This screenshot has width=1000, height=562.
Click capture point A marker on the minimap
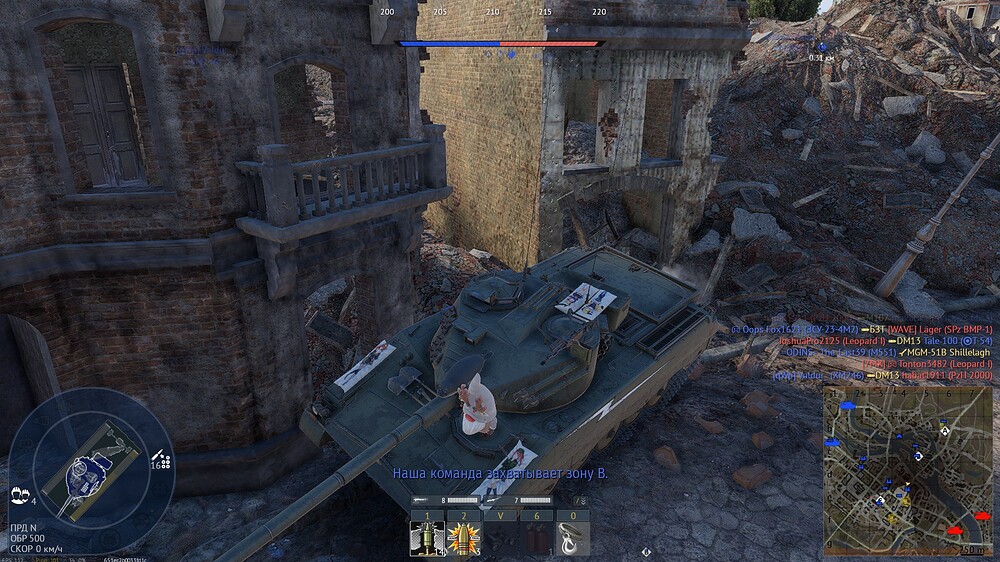[944, 430]
